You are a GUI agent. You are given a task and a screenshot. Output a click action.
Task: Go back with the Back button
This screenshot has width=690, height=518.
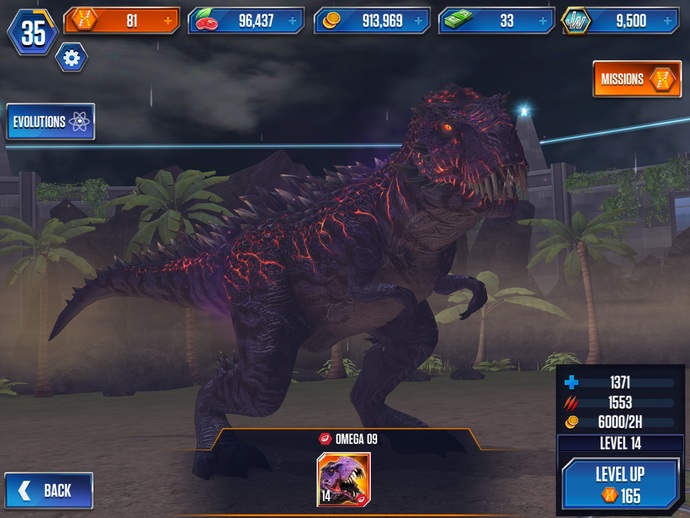[49, 490]
